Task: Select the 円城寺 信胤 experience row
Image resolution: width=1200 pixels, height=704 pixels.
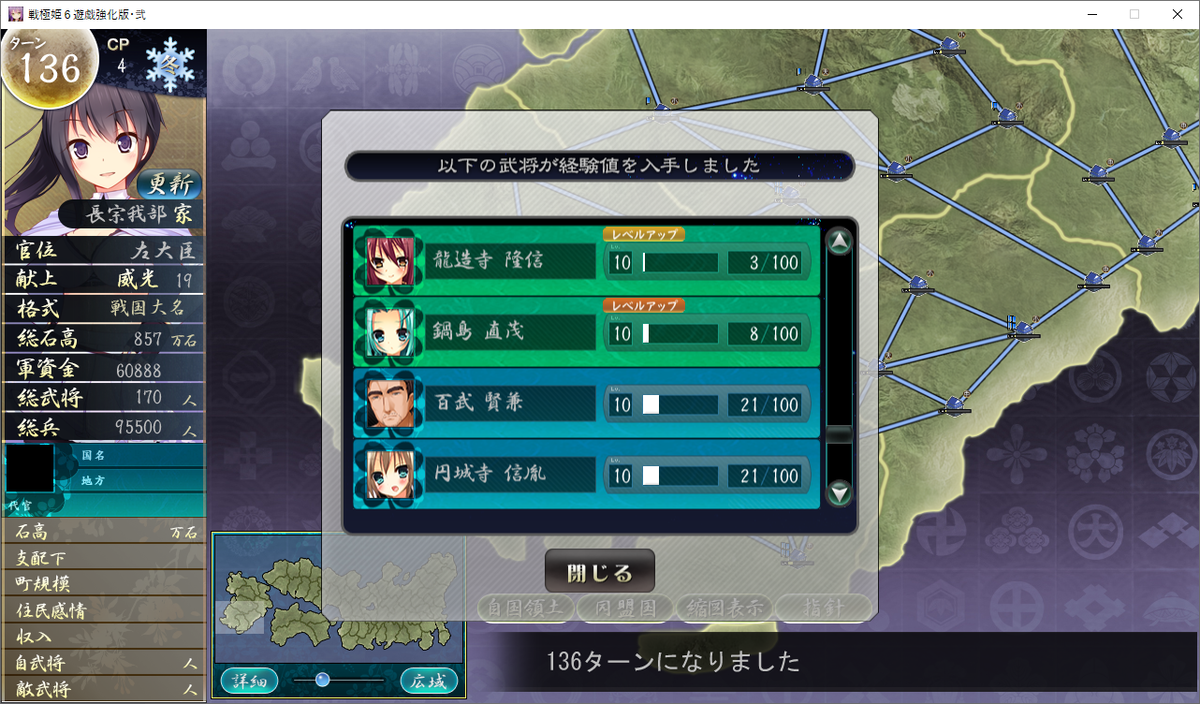Action: pyautogui.click(x=586, y=475)
